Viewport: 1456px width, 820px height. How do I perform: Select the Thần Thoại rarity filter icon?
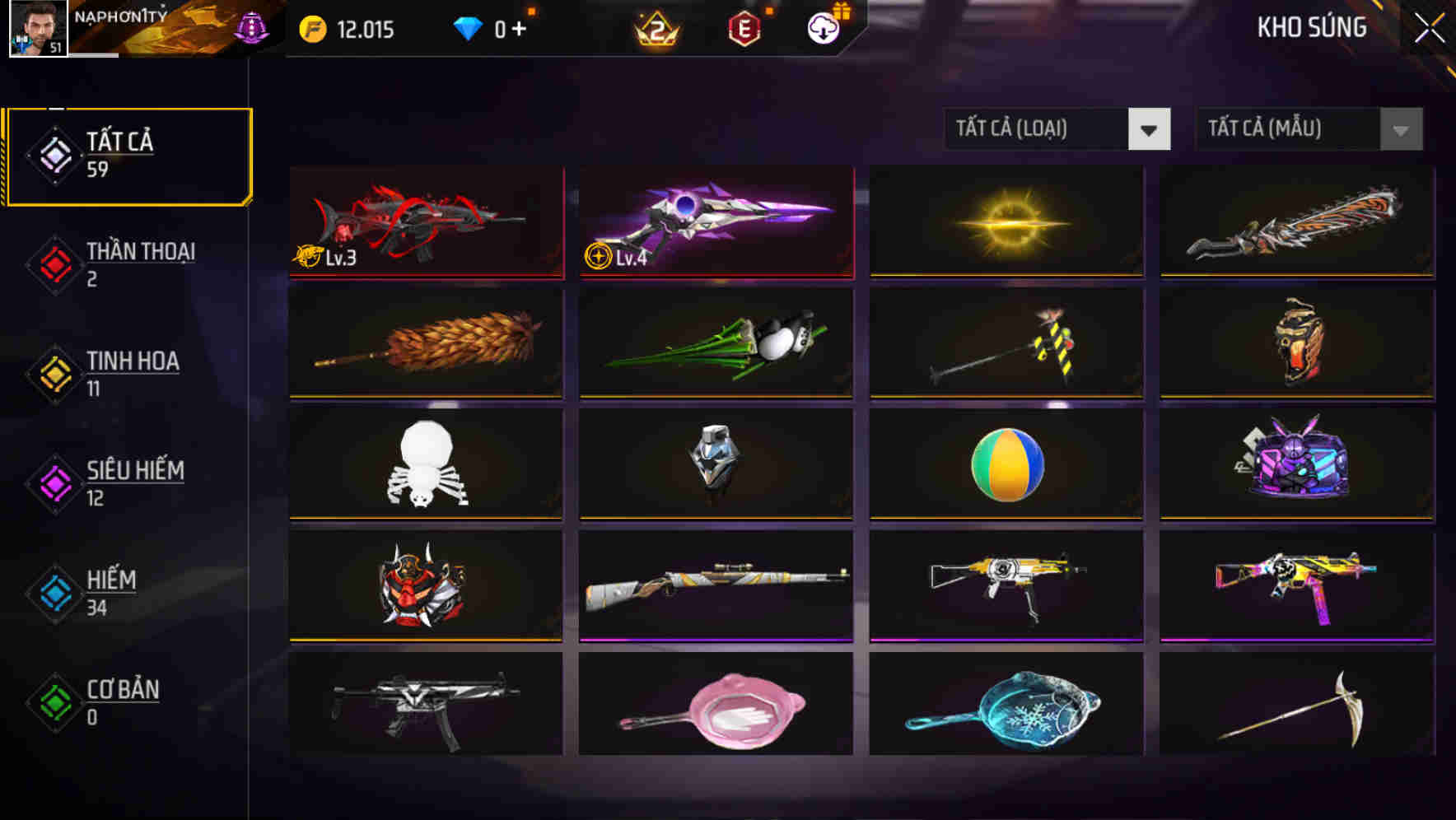(x=54, y=263)
